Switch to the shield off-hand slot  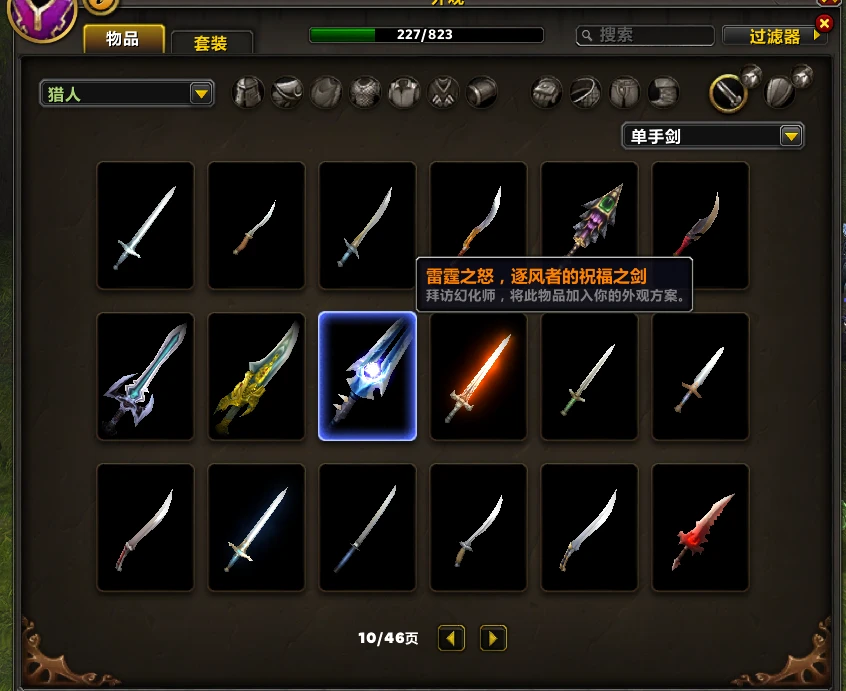pos(781,92)
